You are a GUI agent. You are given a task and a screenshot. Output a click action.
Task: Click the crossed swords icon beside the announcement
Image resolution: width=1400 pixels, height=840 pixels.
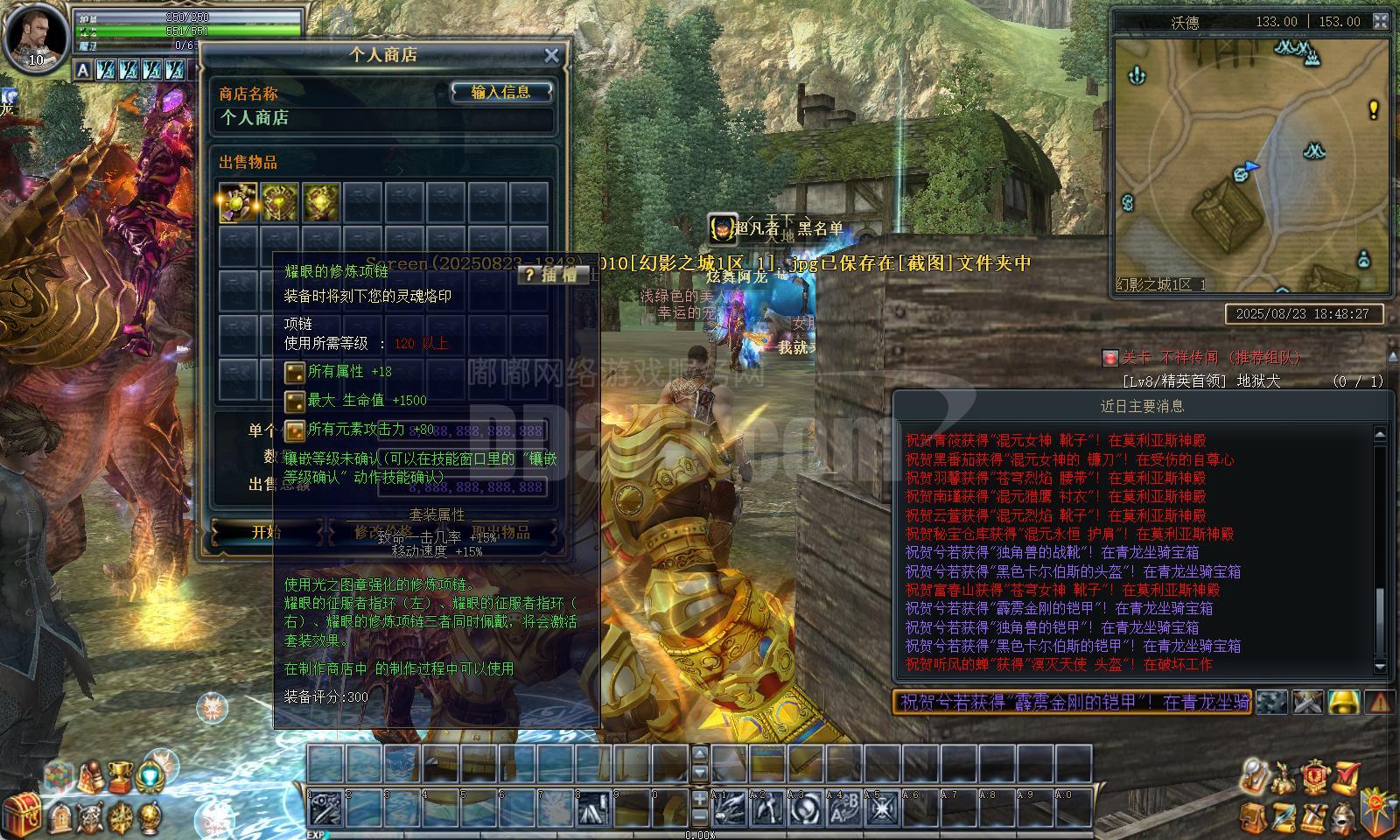(1308, 702)
